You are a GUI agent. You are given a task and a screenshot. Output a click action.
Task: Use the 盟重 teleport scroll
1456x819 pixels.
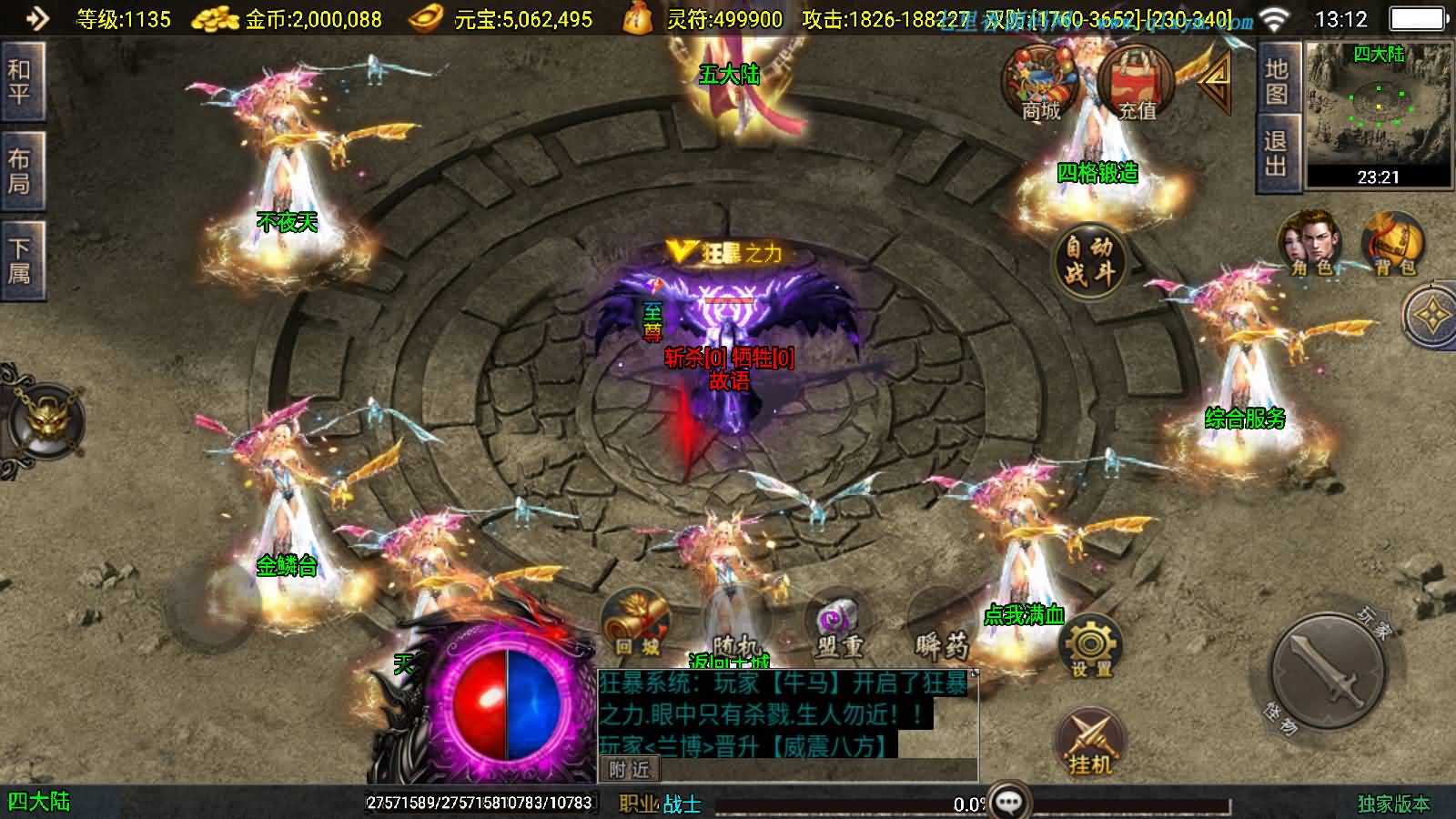pos(838,628)
